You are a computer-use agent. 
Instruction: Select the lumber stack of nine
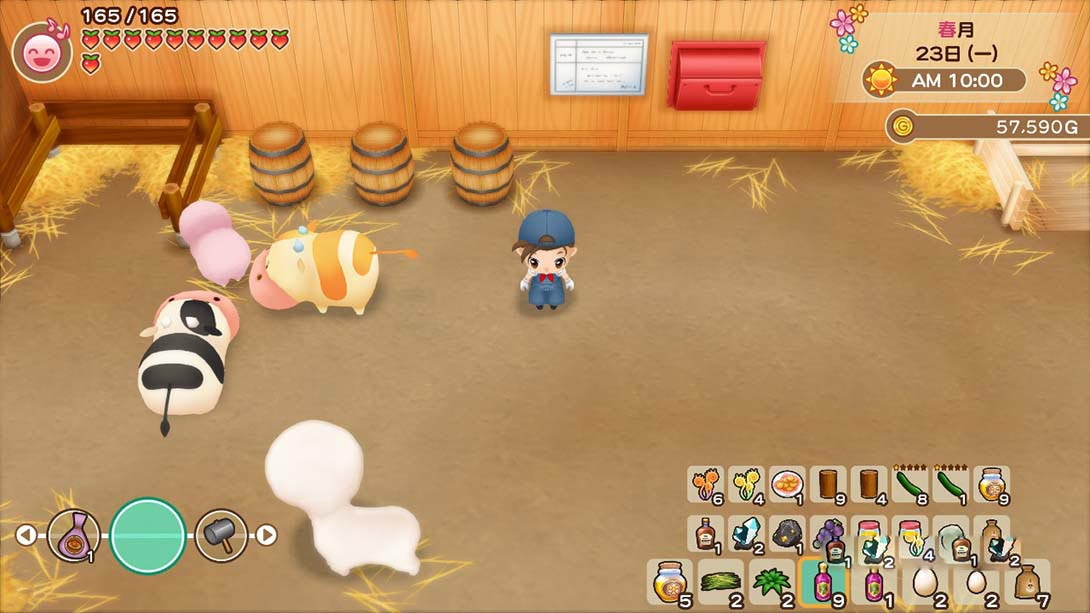click(x=828, y=485)
